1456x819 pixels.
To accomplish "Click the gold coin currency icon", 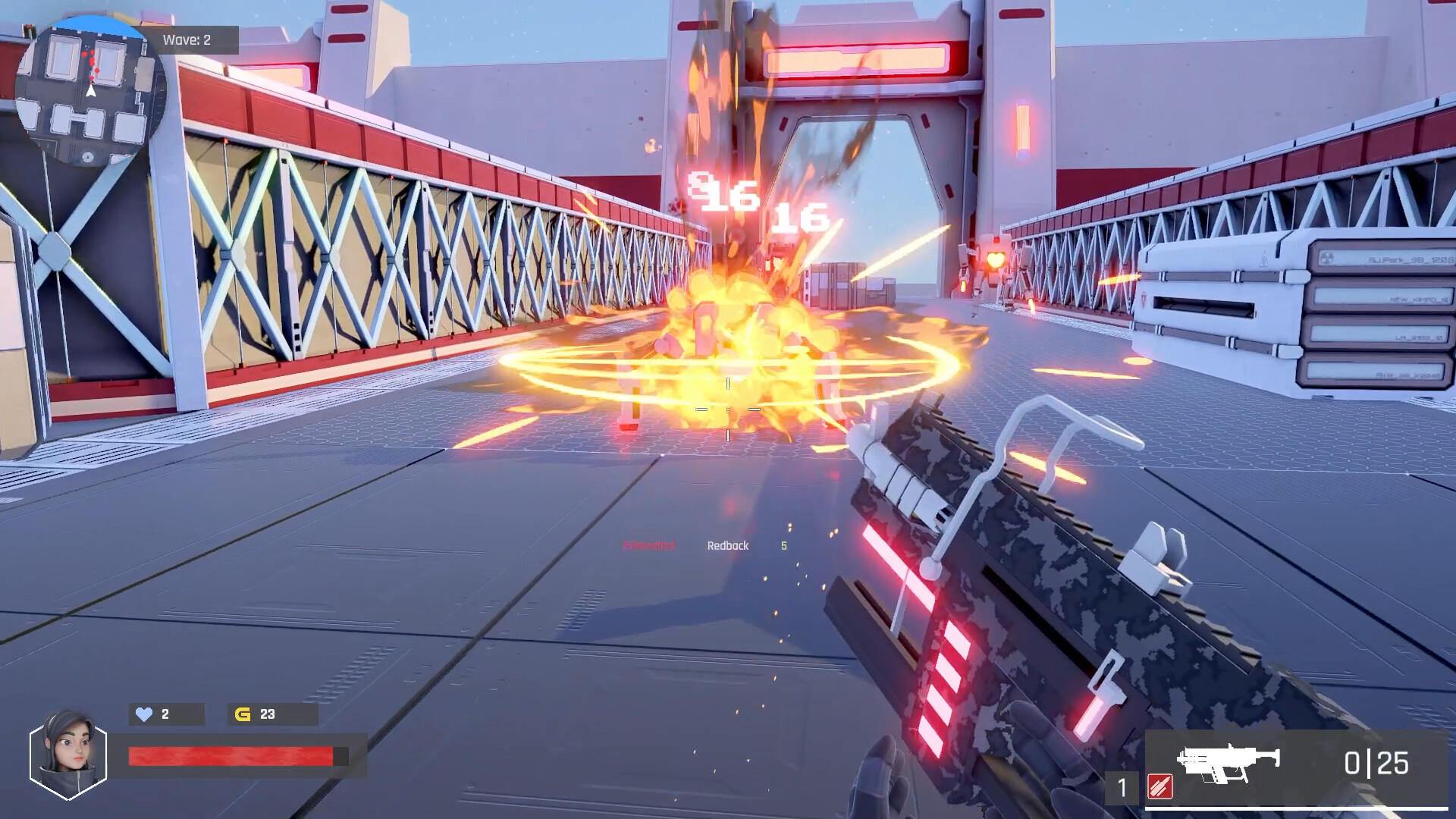I will (x=243, y=714).
